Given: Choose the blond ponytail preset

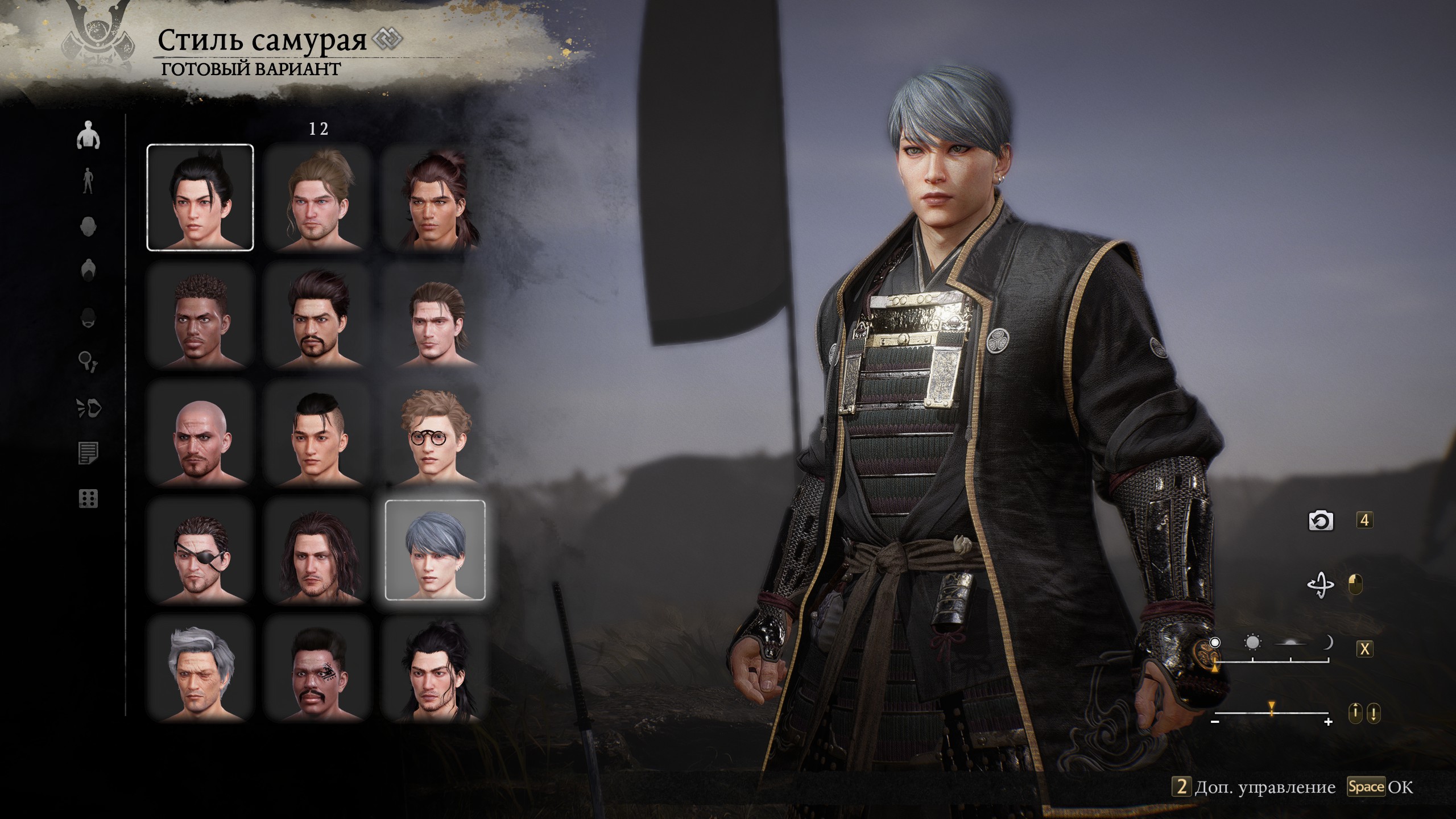Looking at the screenshot, I should point(317,197).
